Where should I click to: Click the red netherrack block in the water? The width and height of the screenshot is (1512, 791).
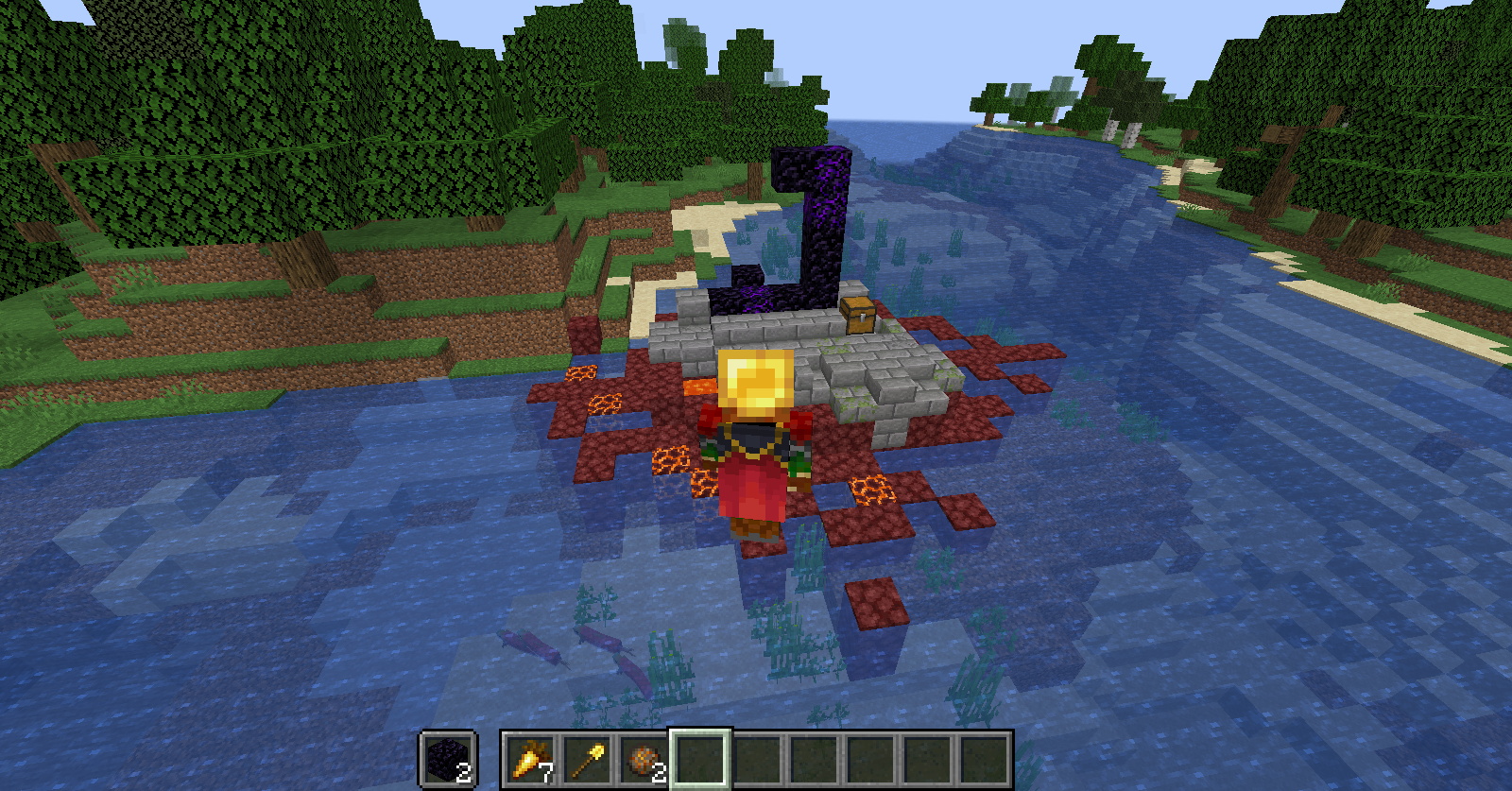[874, 605]
